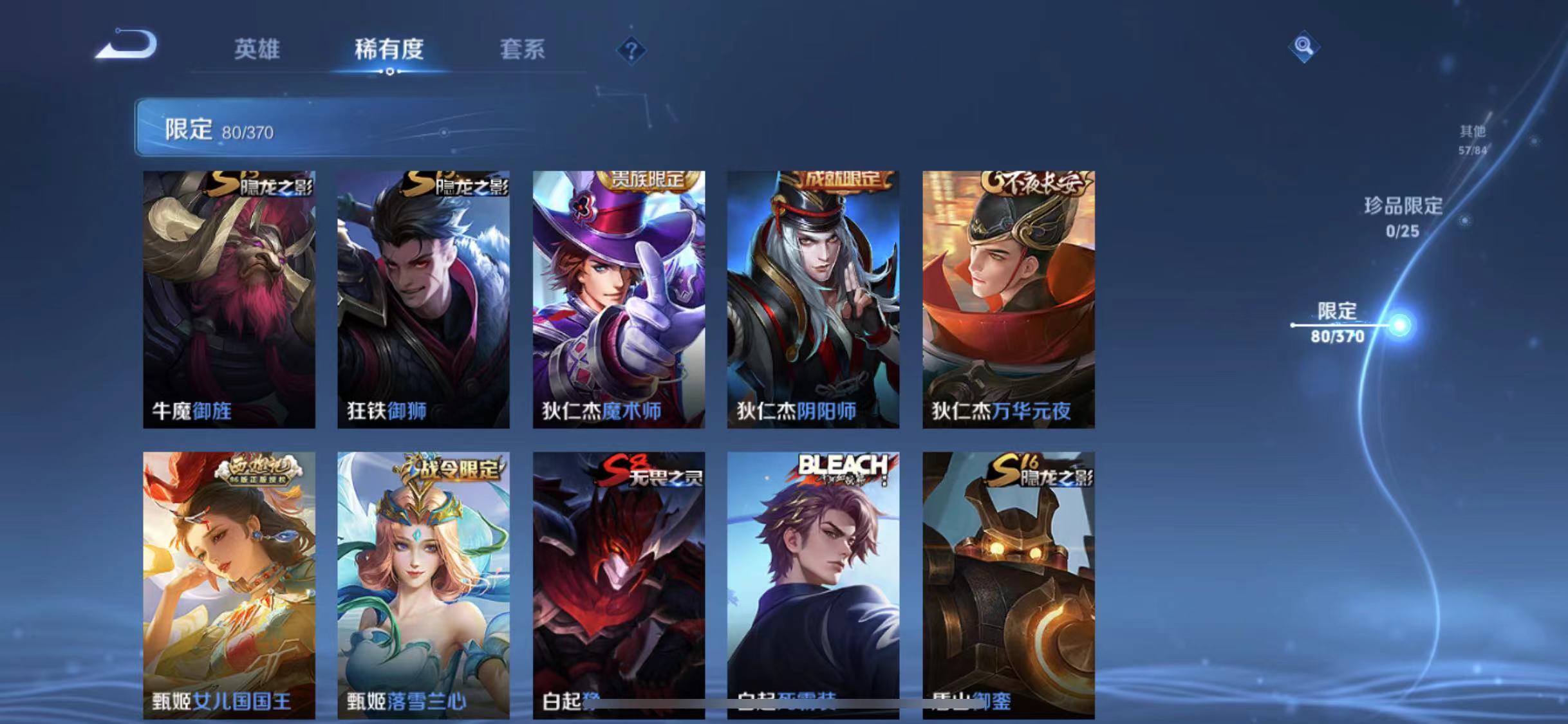Viewport: 1568px width, 724px height.
Task: Click the help question mark icon
Action: [x=632, y=50]
